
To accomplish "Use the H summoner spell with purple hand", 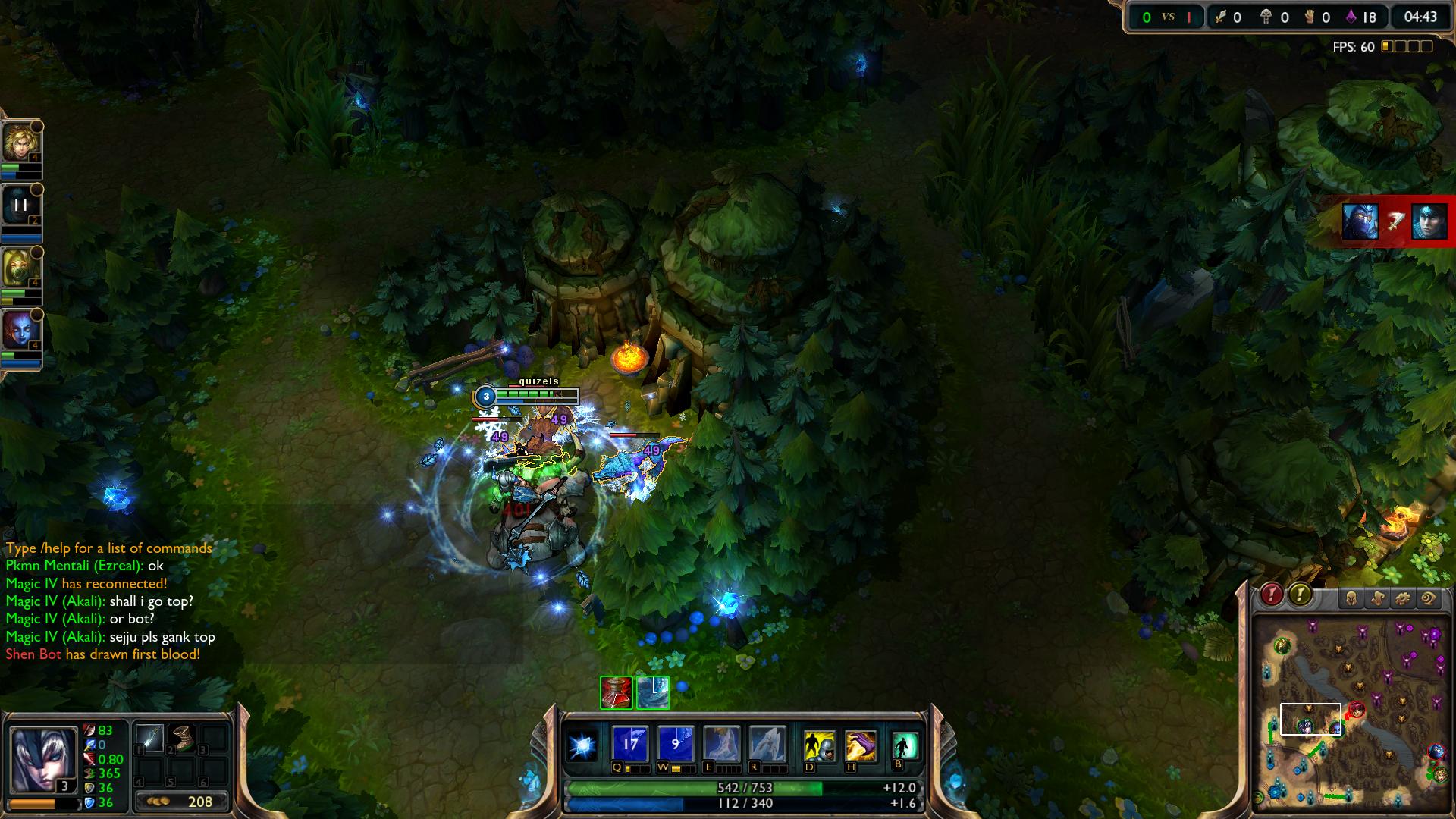I will (861, 745).
